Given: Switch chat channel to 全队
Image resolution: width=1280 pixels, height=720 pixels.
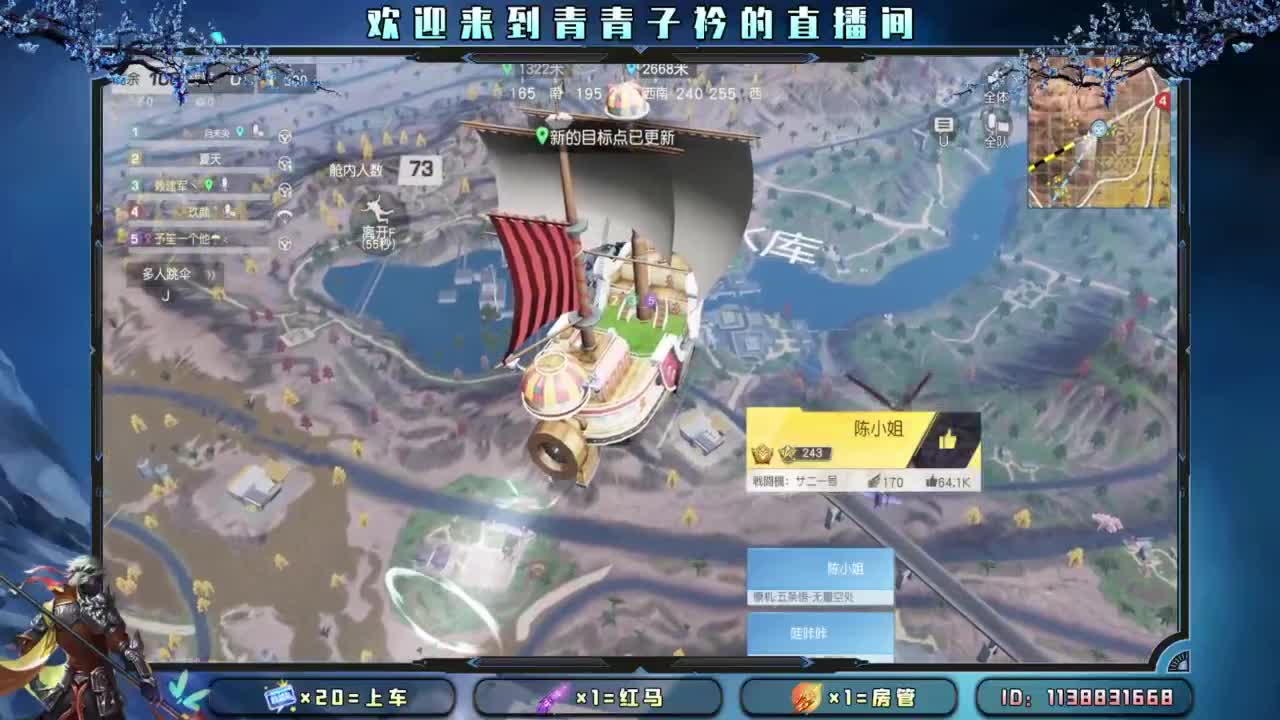Looking at the screenshot, I should click(997, 140).
